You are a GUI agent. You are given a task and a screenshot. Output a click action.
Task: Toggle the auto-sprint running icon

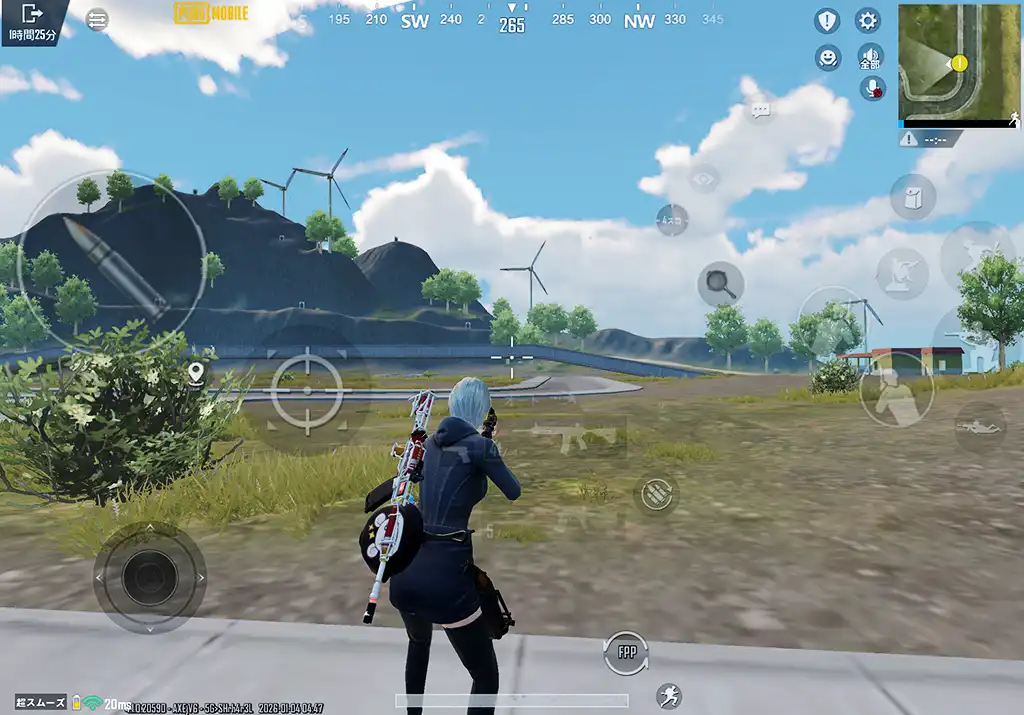669,696
